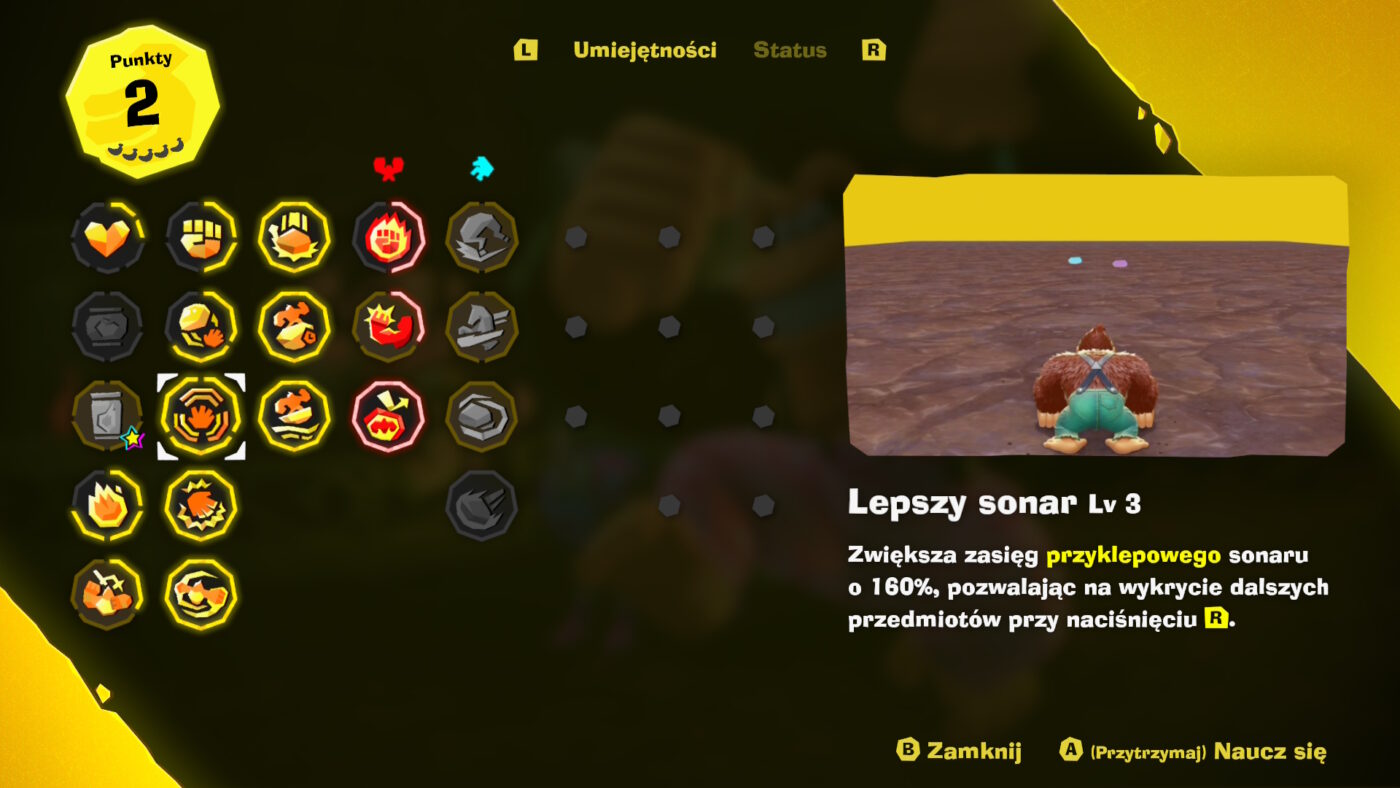The width and height of the screenshot is (1400, 788).
Task: Open the Umiejętności tab
Action: pyautogui.click(x=644, y=51)
